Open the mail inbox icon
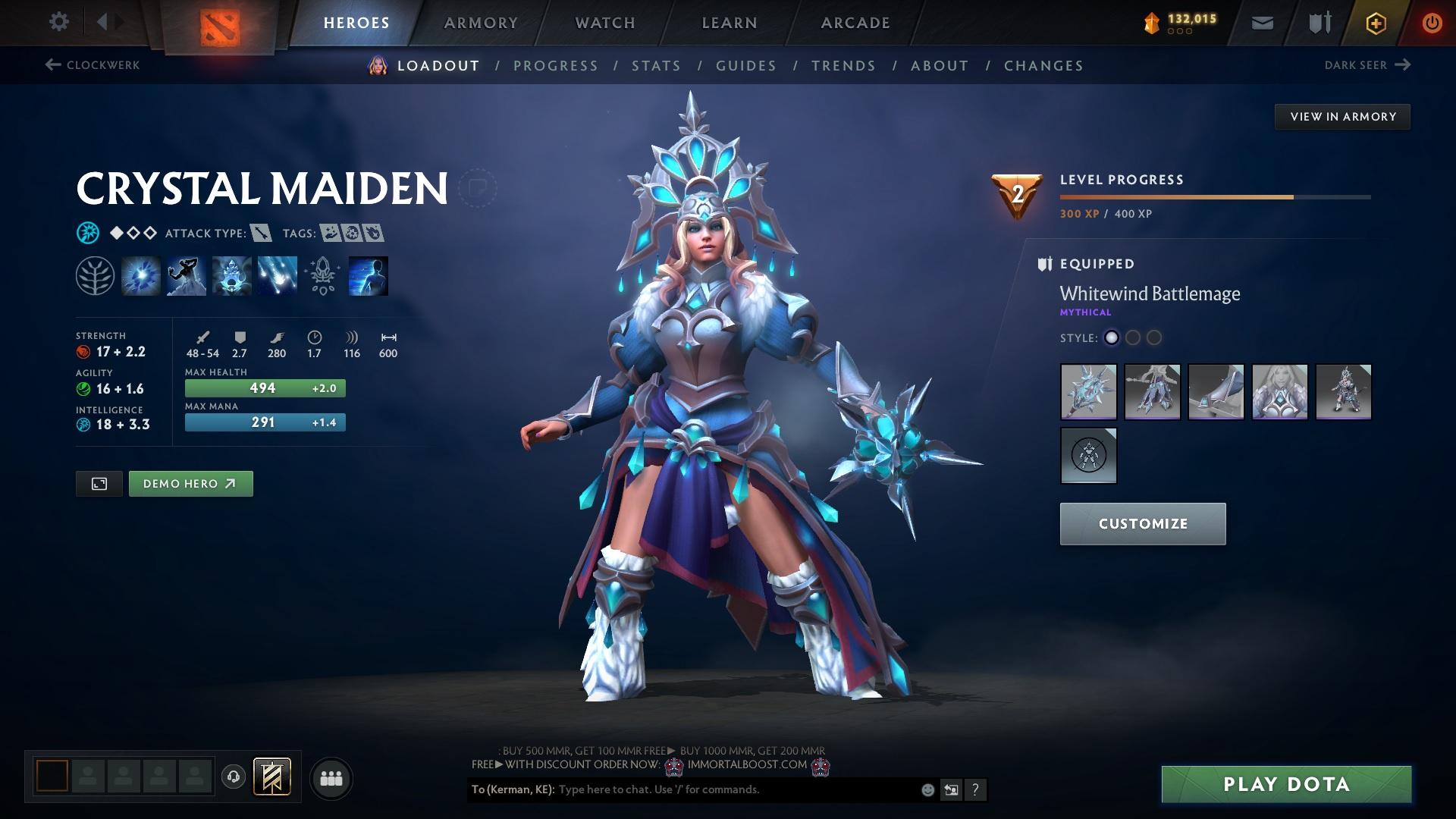The height and width of the screenshot is (819, 1456). point(1261,22)
